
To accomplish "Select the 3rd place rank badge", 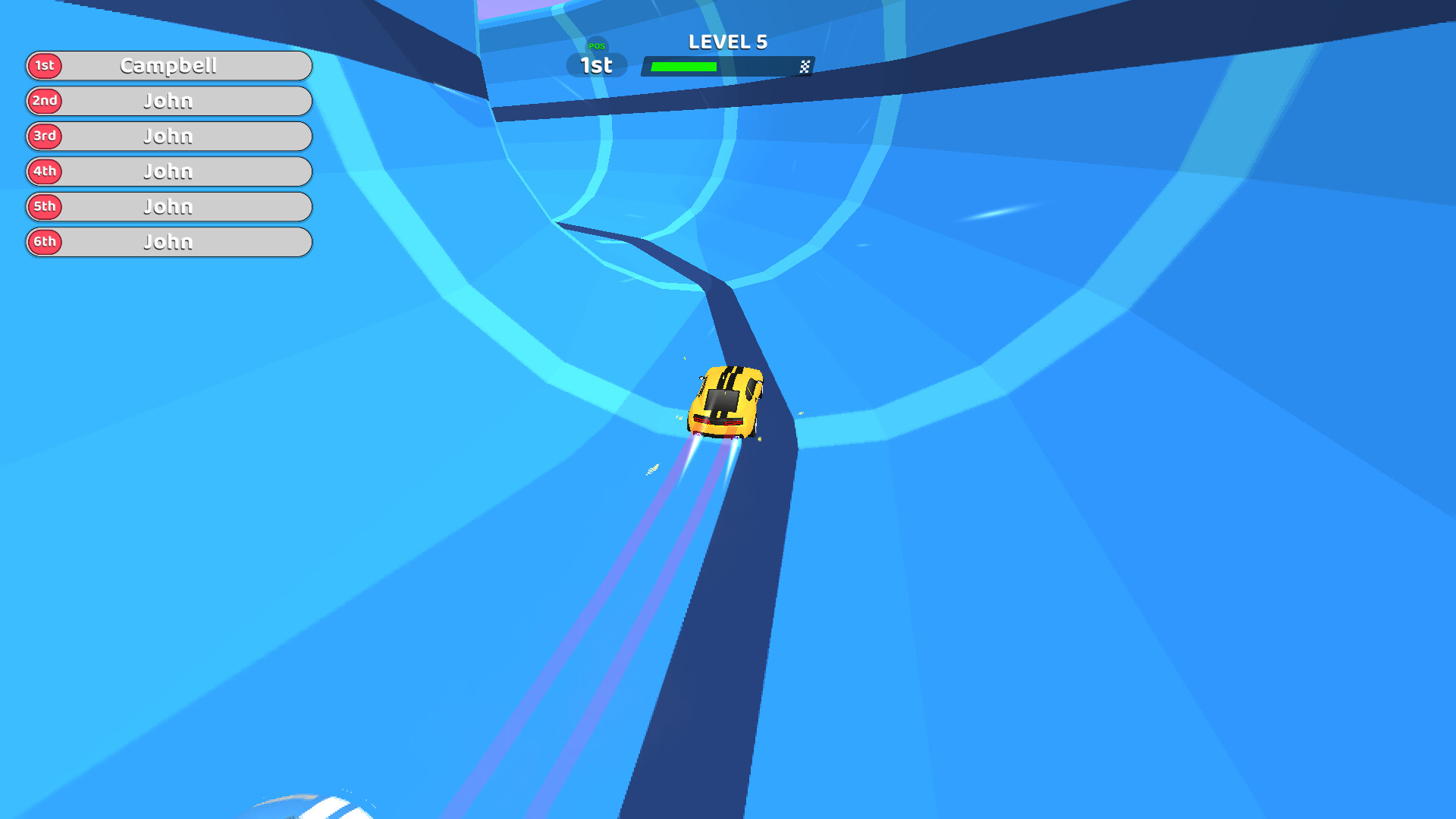I will [x=44, y=136].
